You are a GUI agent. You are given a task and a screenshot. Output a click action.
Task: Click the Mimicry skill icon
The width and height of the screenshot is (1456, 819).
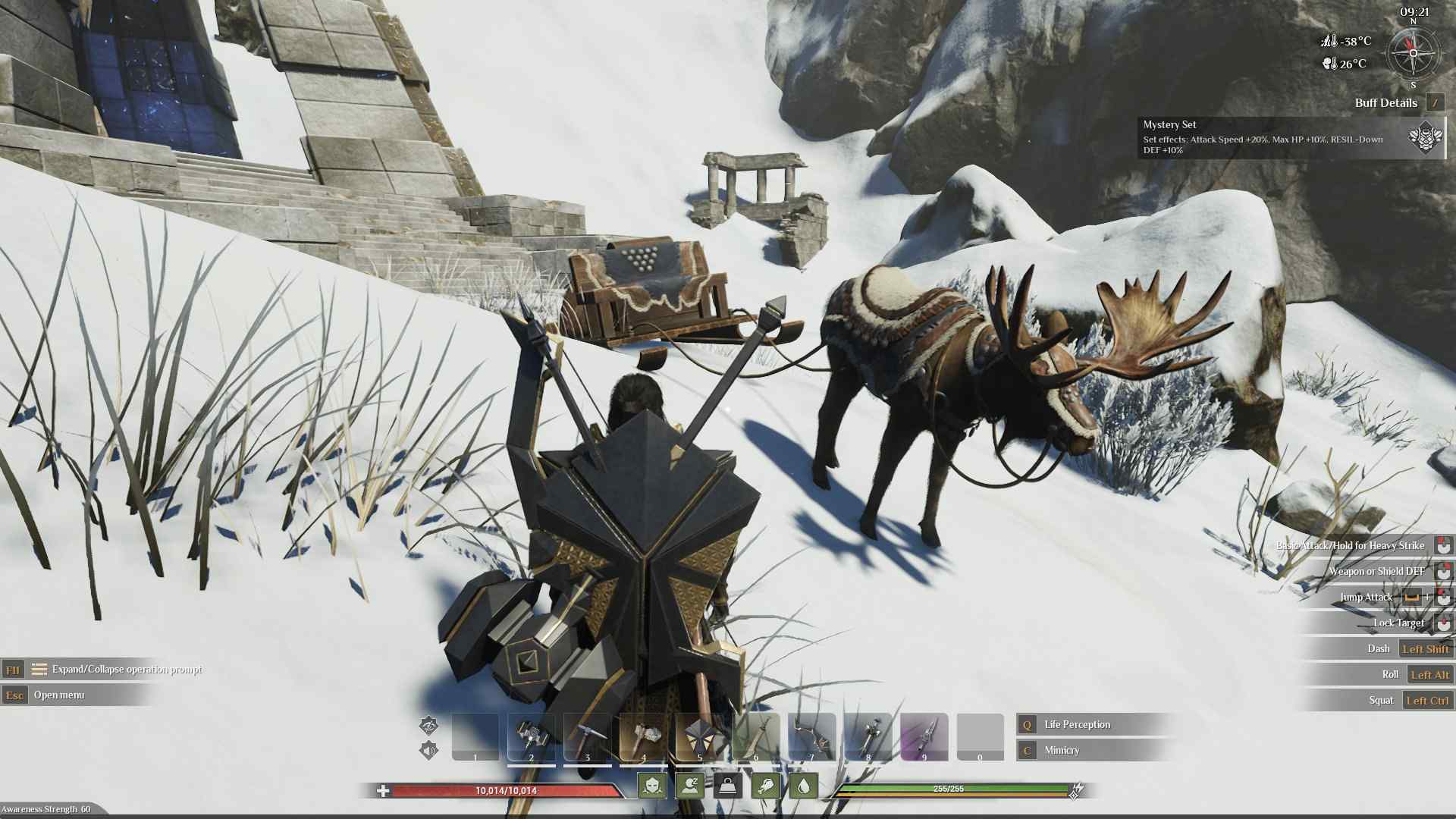tap(1026, 751)
